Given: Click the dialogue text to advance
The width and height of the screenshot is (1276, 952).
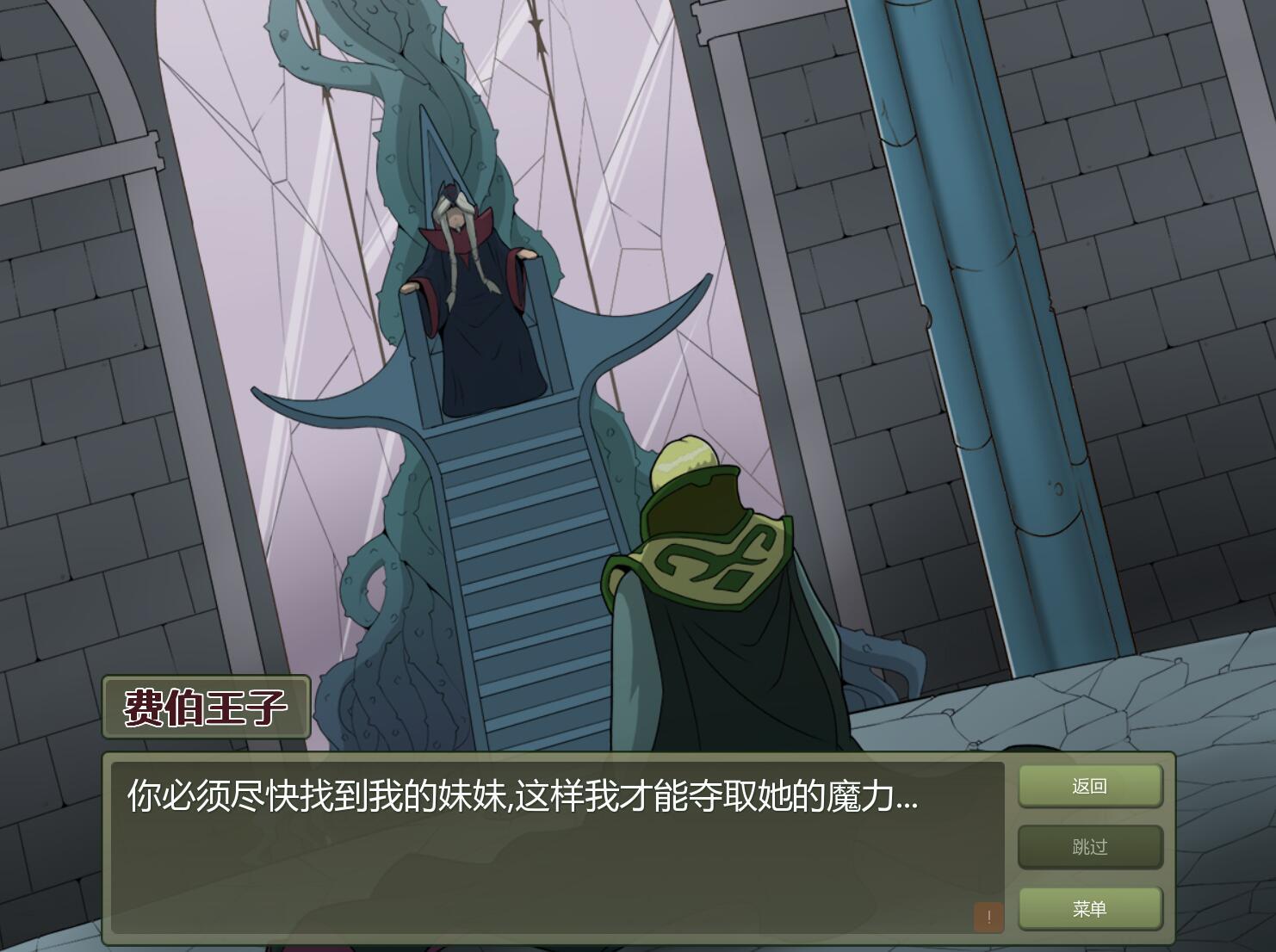Looking at the screenshot, I should pyautogui.click(x=517, y=799).
